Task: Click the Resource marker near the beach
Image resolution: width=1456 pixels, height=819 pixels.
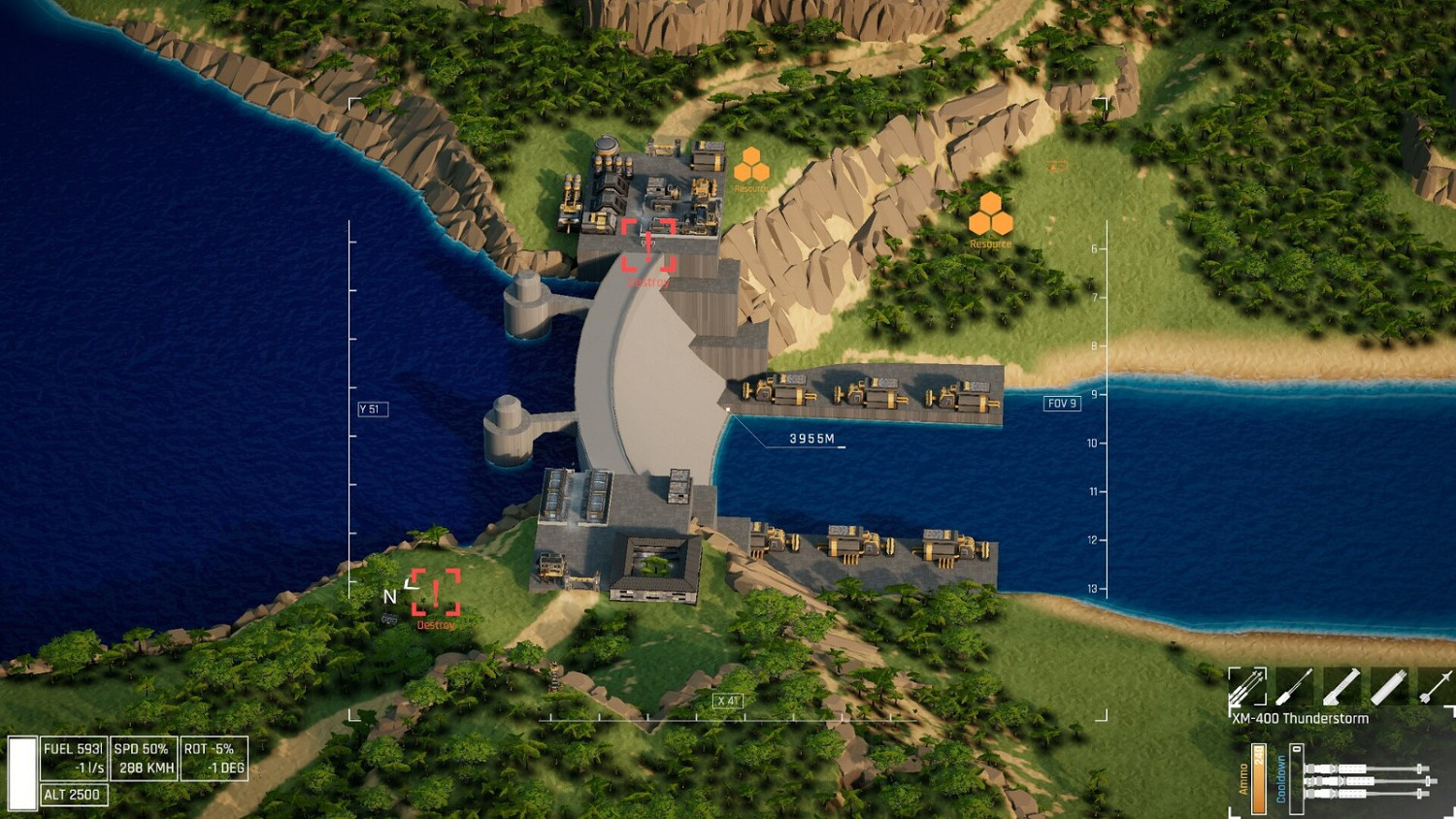Action: pos(991,215)
